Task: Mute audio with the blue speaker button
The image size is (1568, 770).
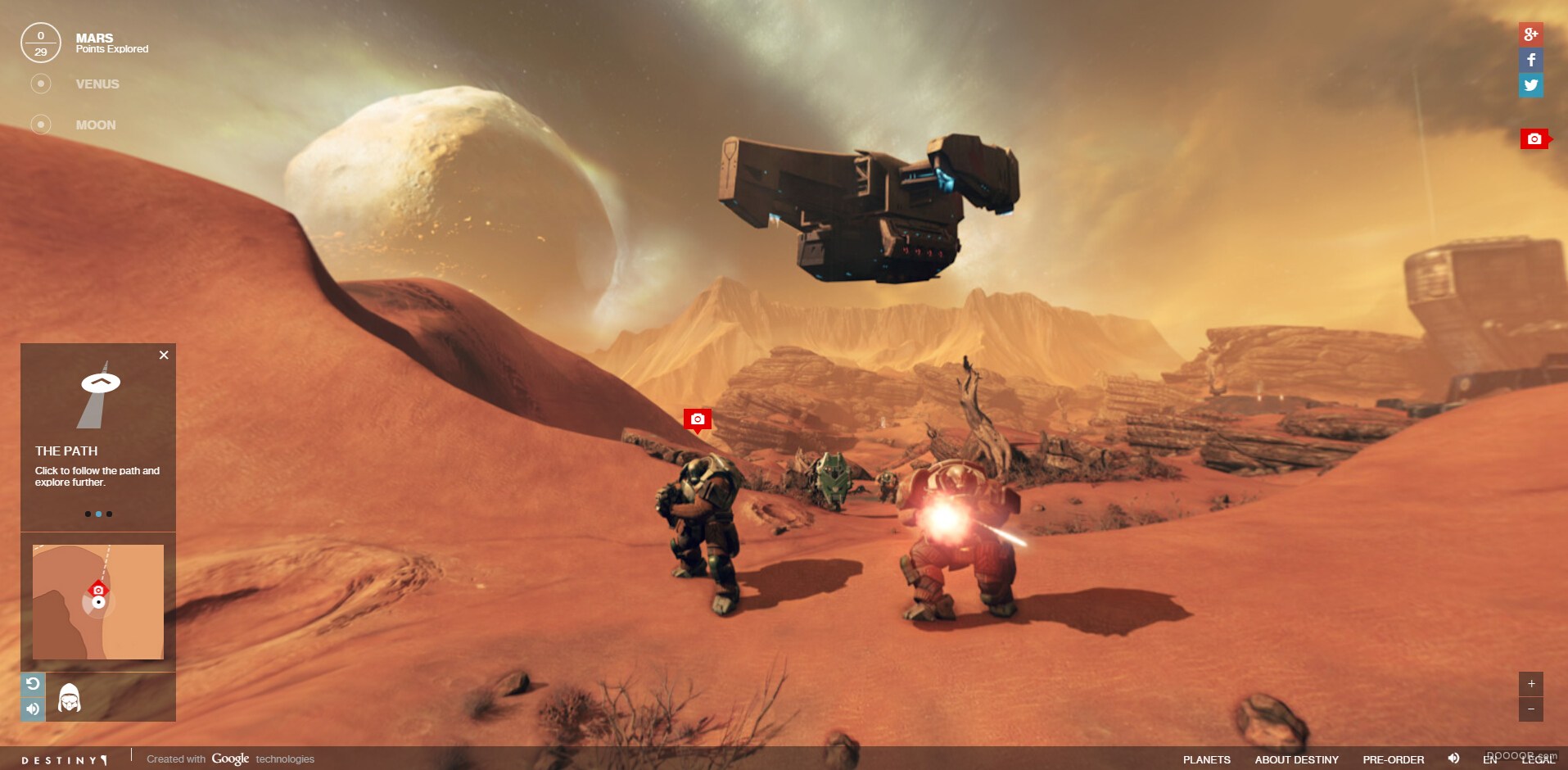Action: 33,709
